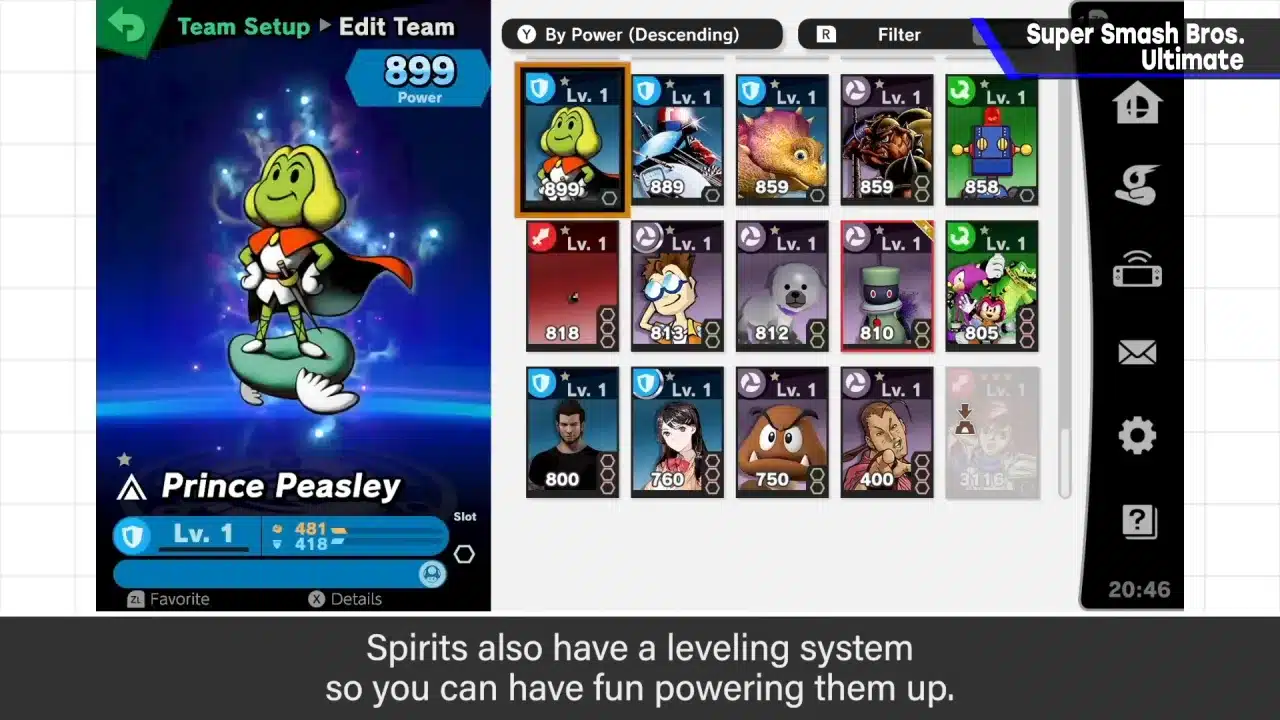
Task: Click the blue power gauge slider below Lv. 1
Action: point(280,573)
